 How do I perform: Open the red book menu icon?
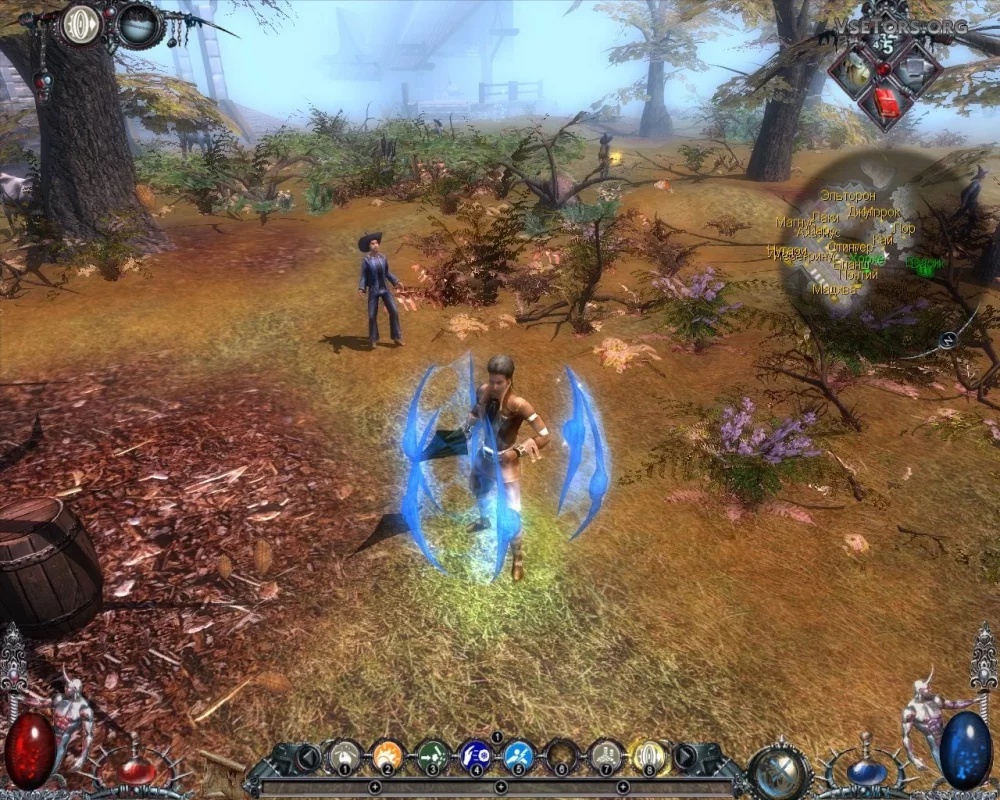[884, 102]
